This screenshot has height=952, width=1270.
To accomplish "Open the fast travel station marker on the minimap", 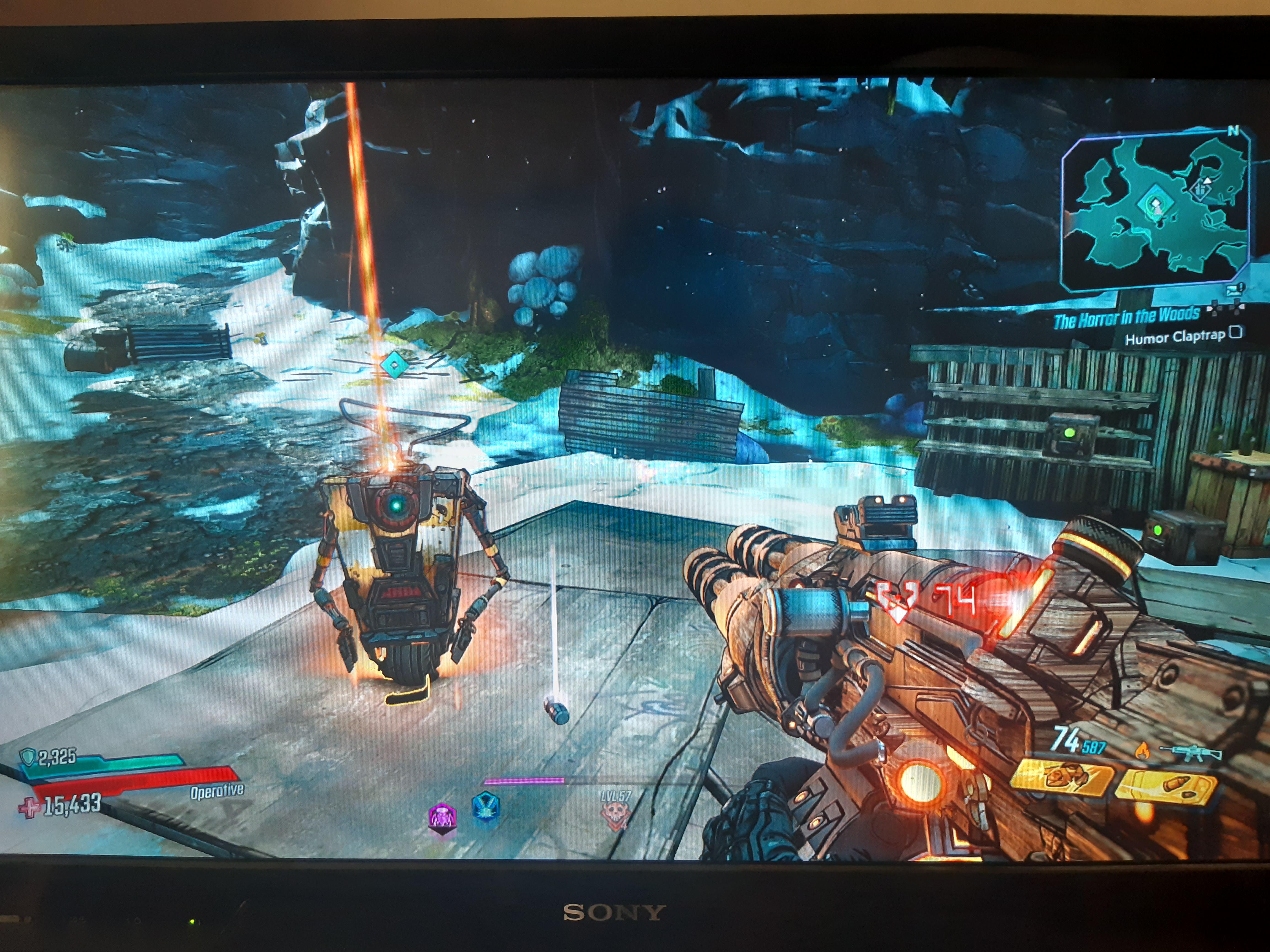I will click(1201, 189).
